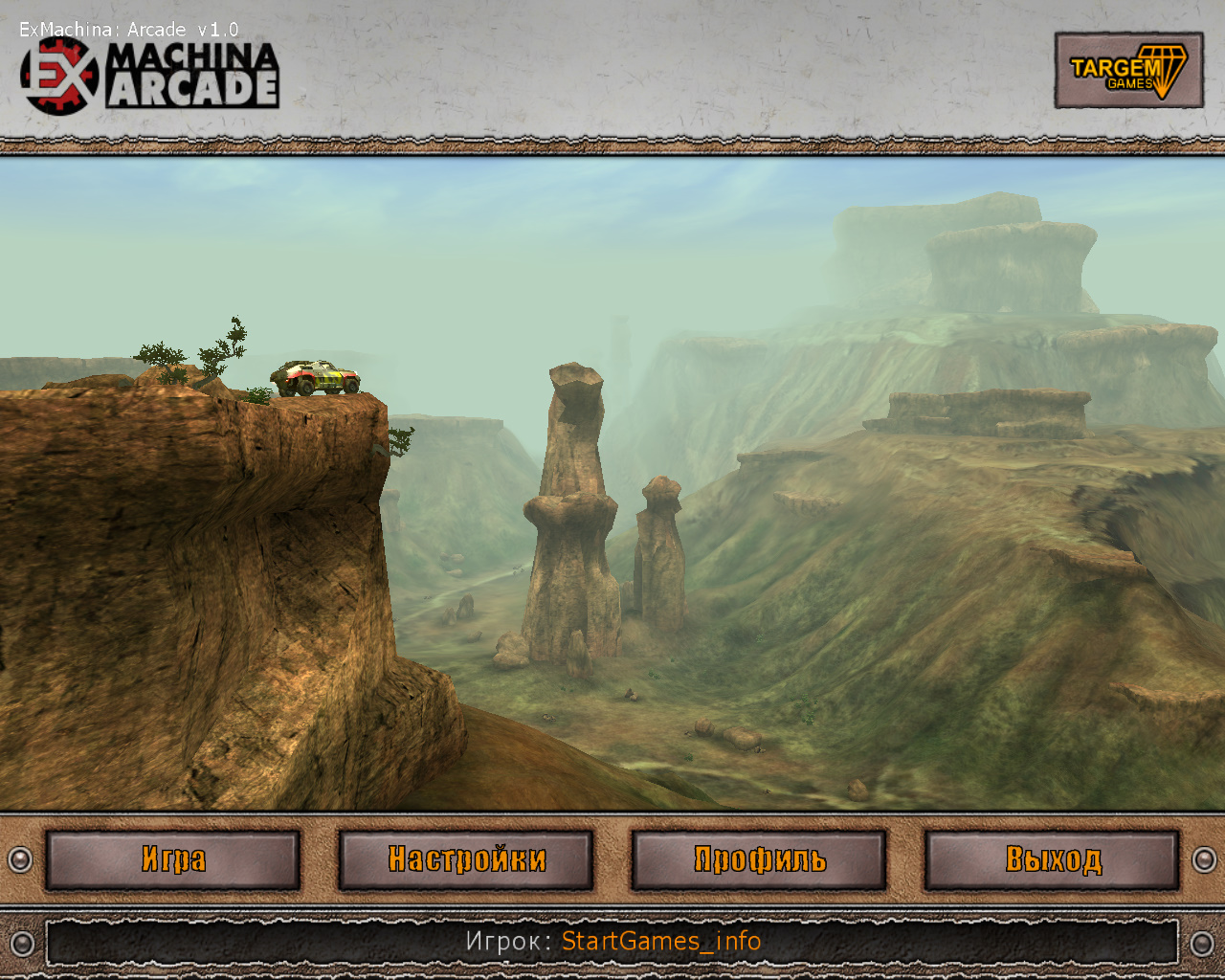Exit the game via Выход
Screen dimensions: 1225x980
1052,859
